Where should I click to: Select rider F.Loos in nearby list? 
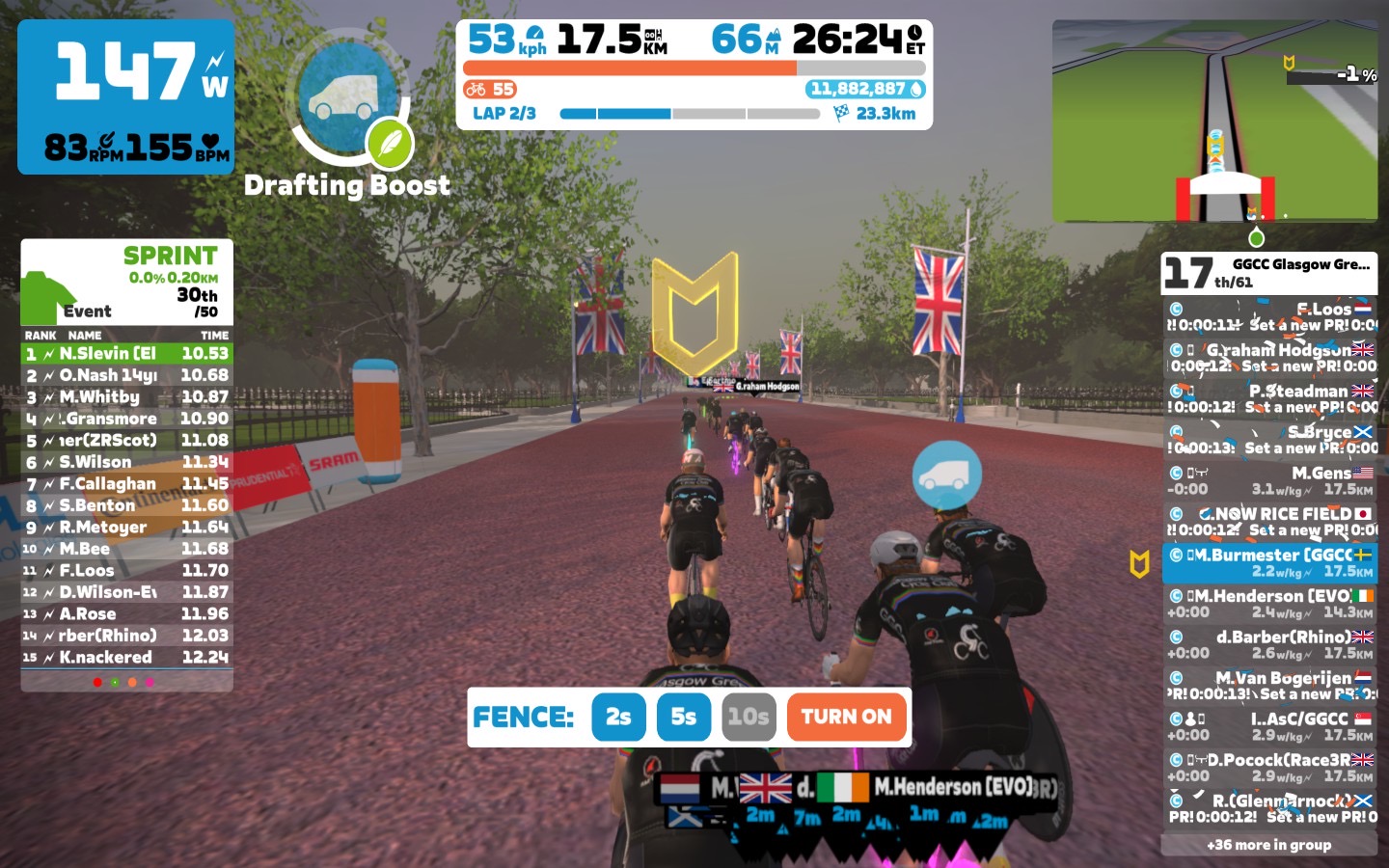click(1268, 316)
